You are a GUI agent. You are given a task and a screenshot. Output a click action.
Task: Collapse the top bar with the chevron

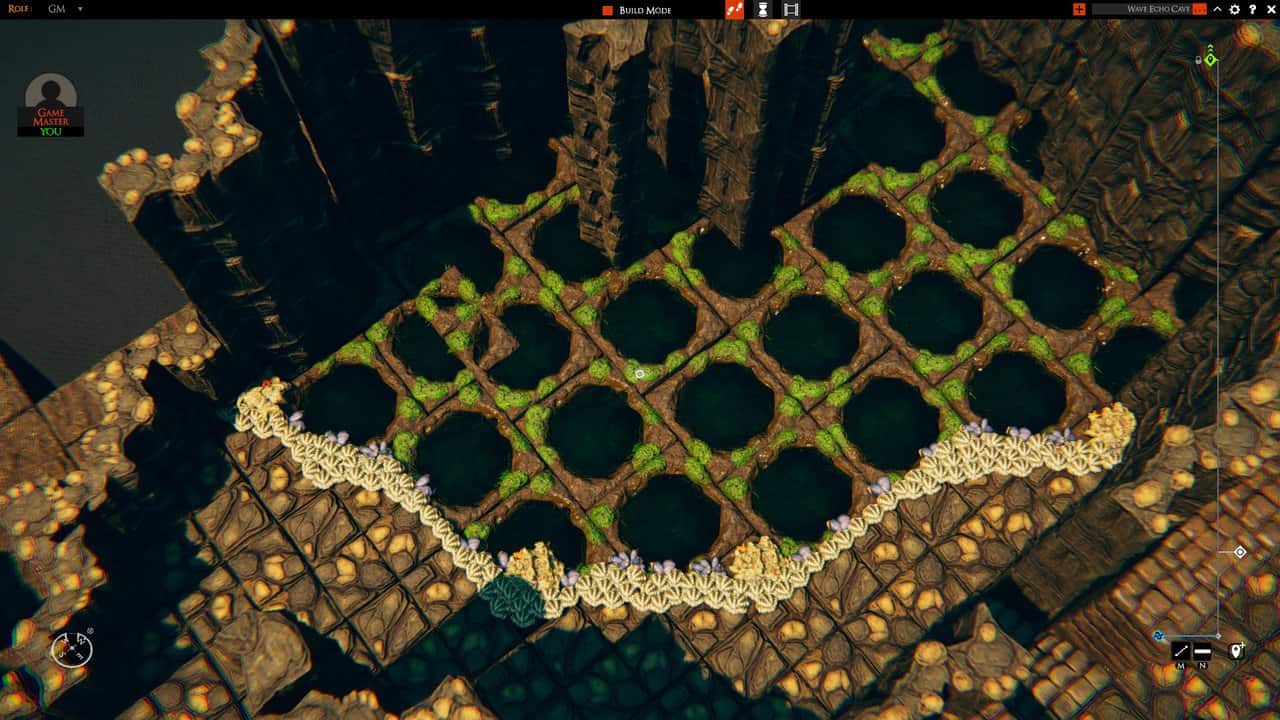(1217, 9)
